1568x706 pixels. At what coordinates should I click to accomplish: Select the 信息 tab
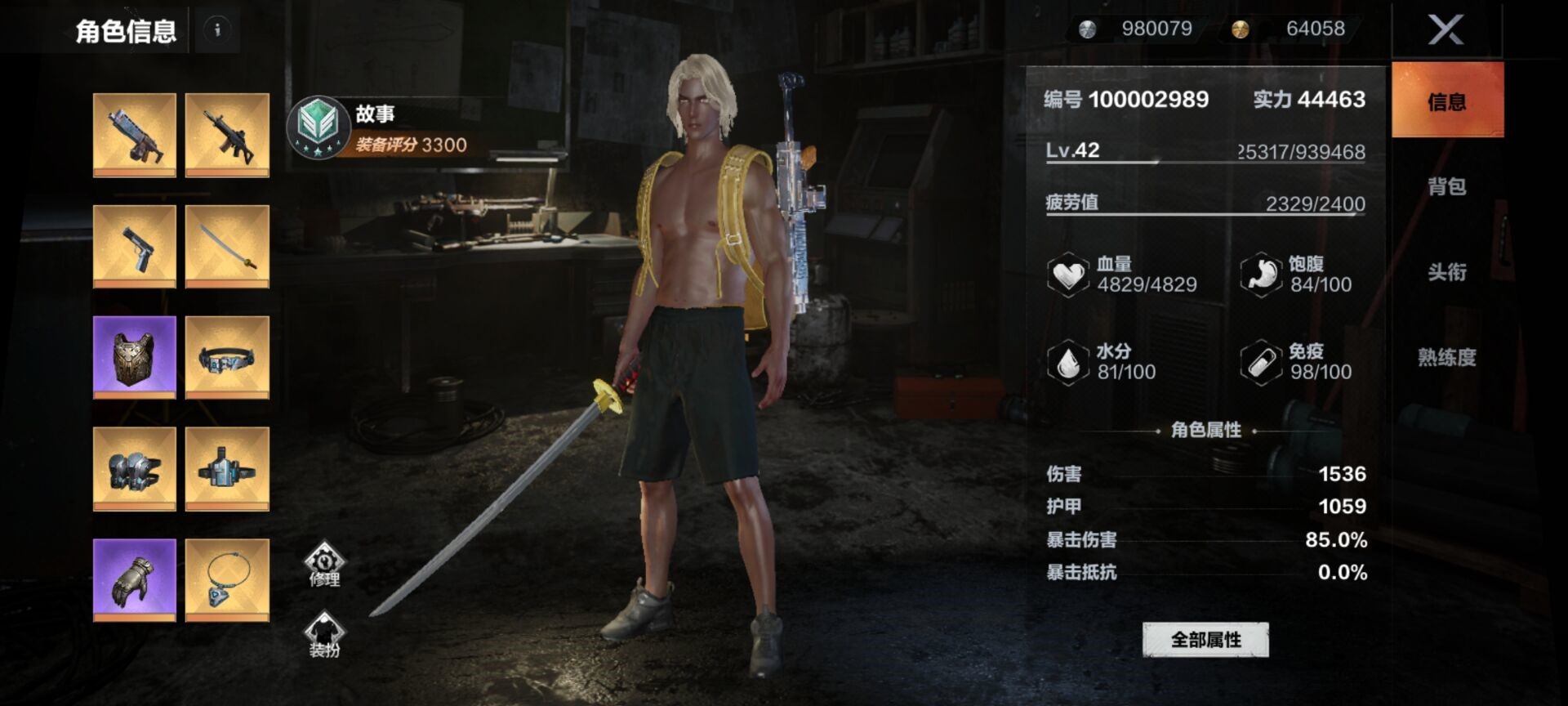coord(1446,101)
